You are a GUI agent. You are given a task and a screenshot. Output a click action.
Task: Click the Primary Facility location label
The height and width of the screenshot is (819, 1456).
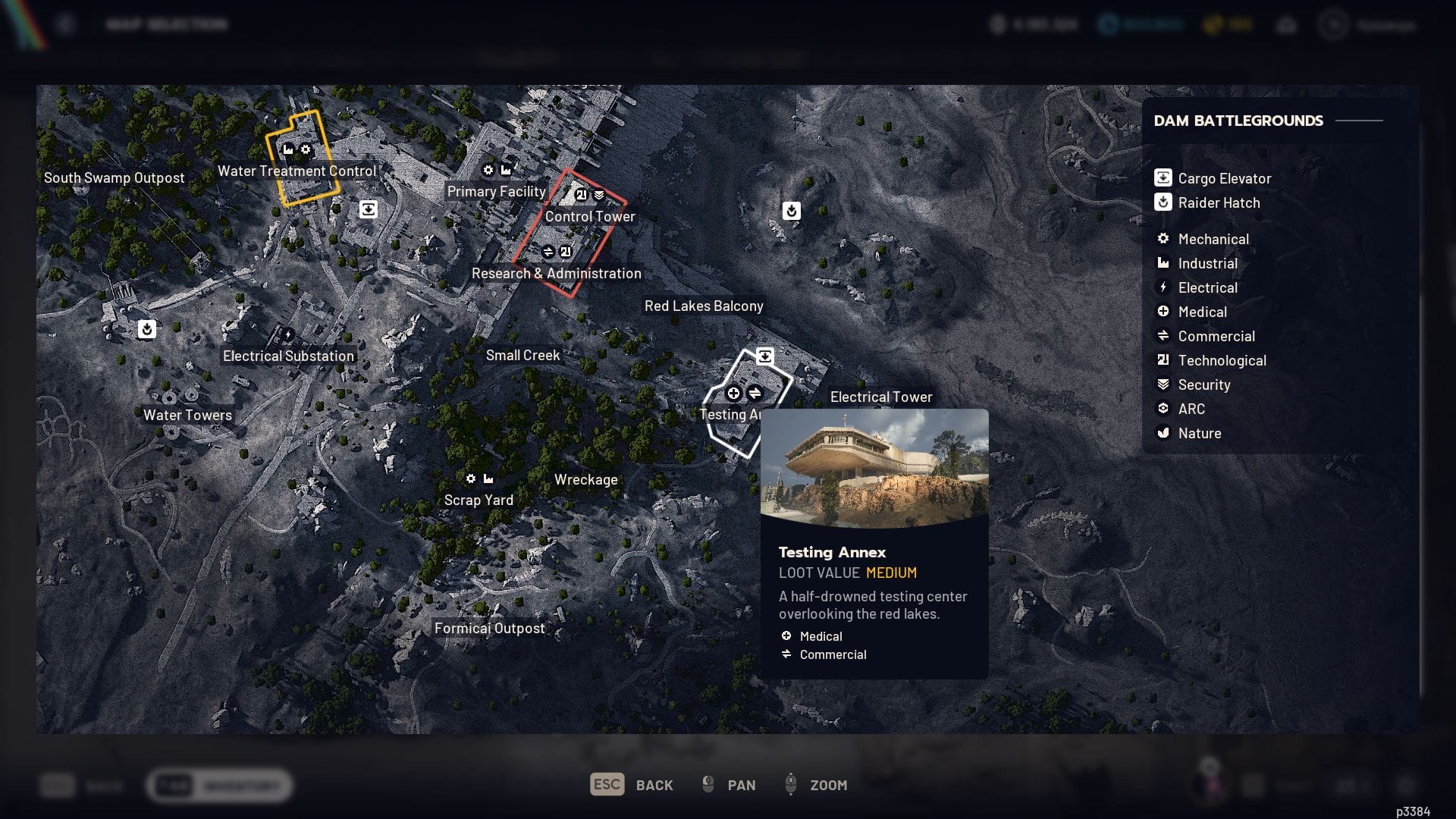(496, 192)
